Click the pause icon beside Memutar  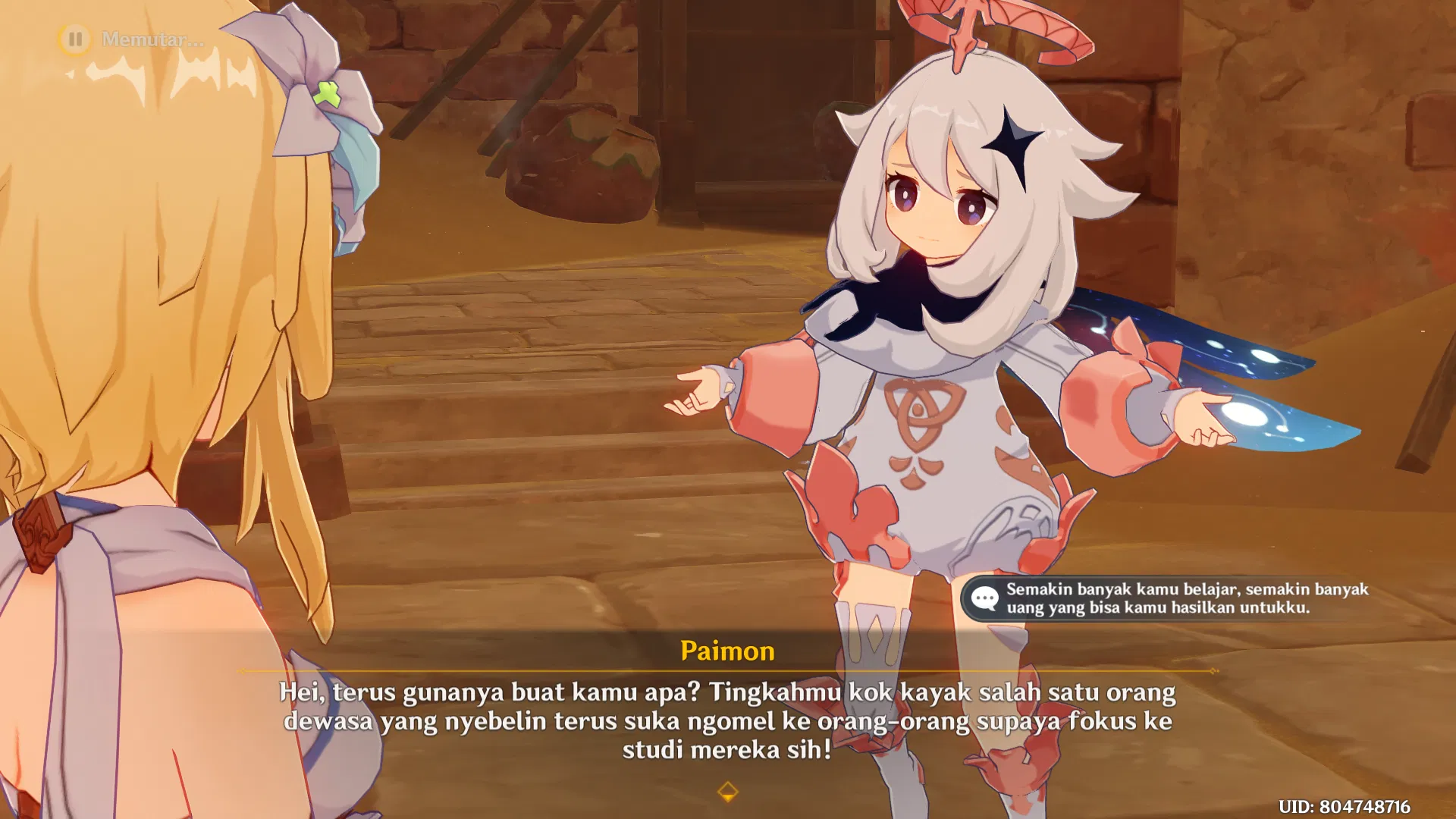click(x=75, y=37)
